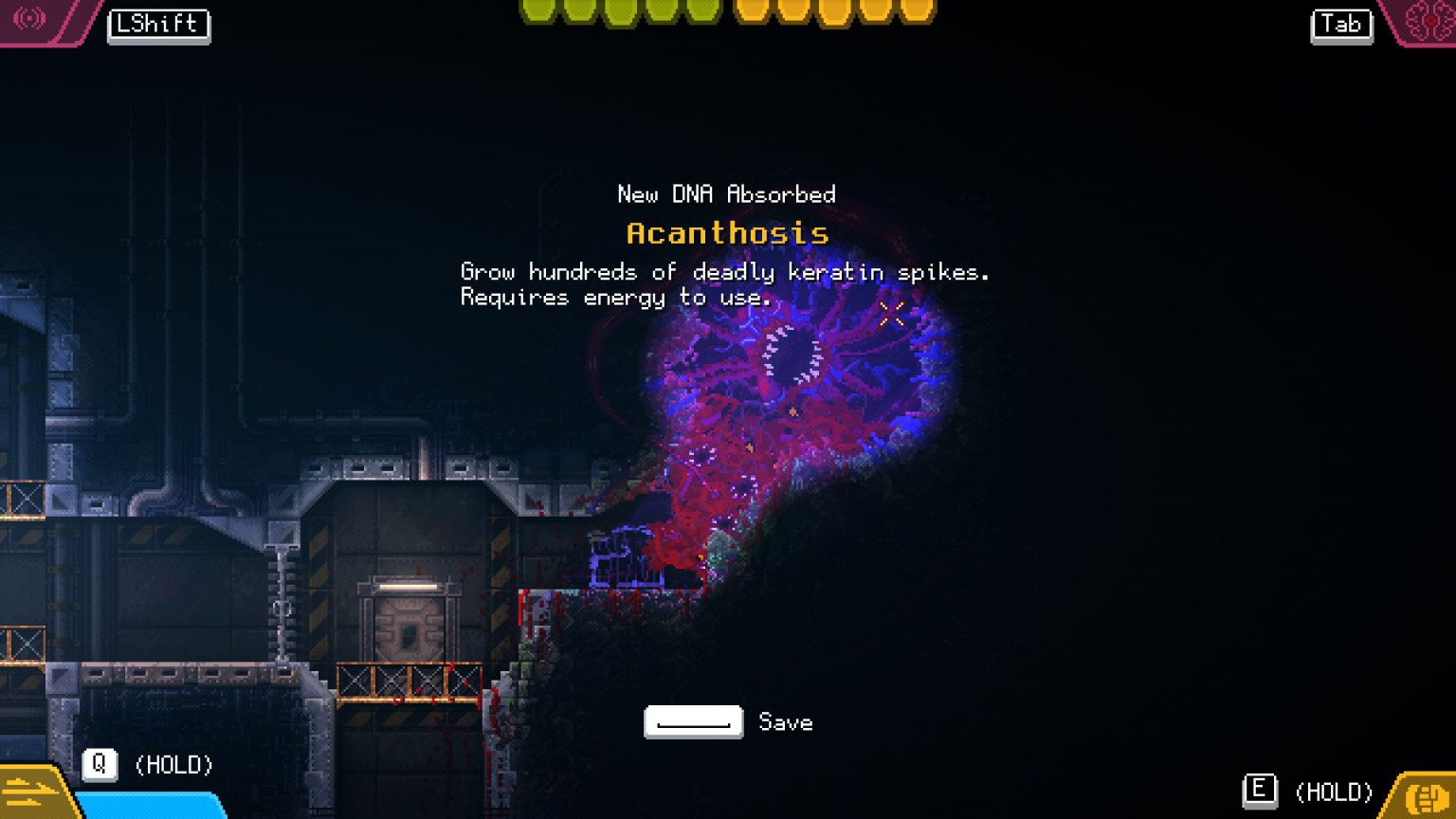Click the blue biomass meter bottom-left
The width and height of the screenshot is (1456, 819).
[152, 808]
